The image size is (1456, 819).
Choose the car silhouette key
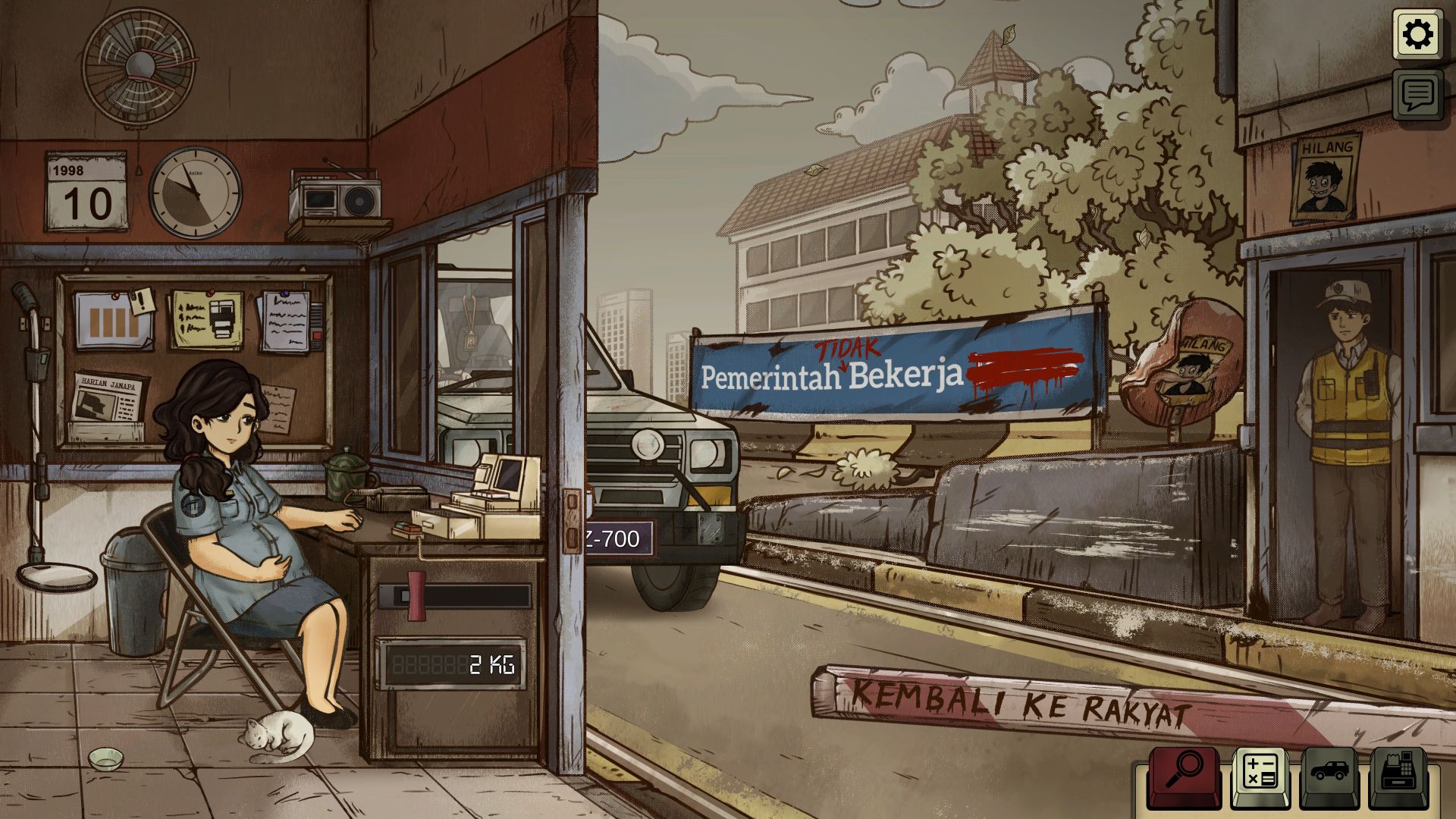pos(1329,773)
